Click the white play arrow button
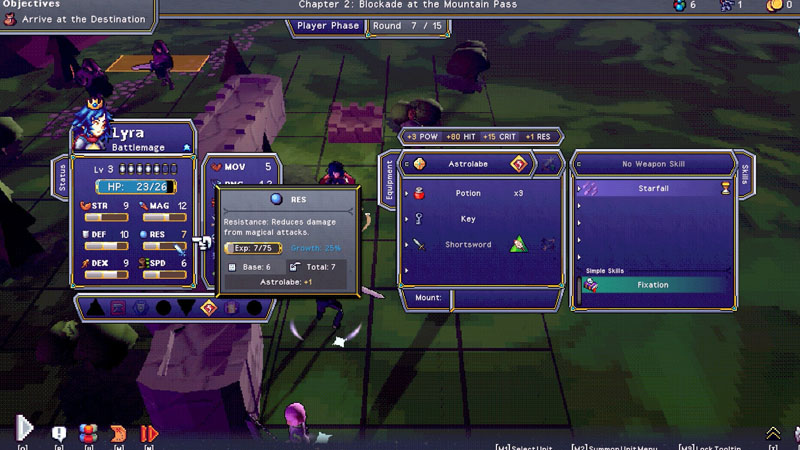Screen dimensions: 800x450 pyautogui.click(x=25, y=430)
